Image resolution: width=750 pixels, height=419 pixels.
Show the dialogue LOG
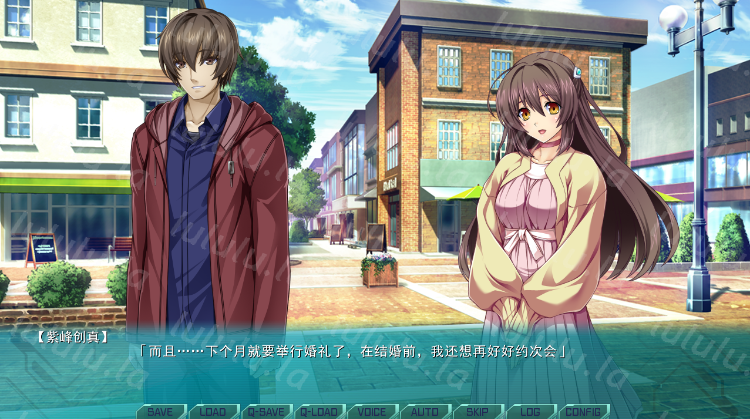pyautogui.click(x=530, y=411)
